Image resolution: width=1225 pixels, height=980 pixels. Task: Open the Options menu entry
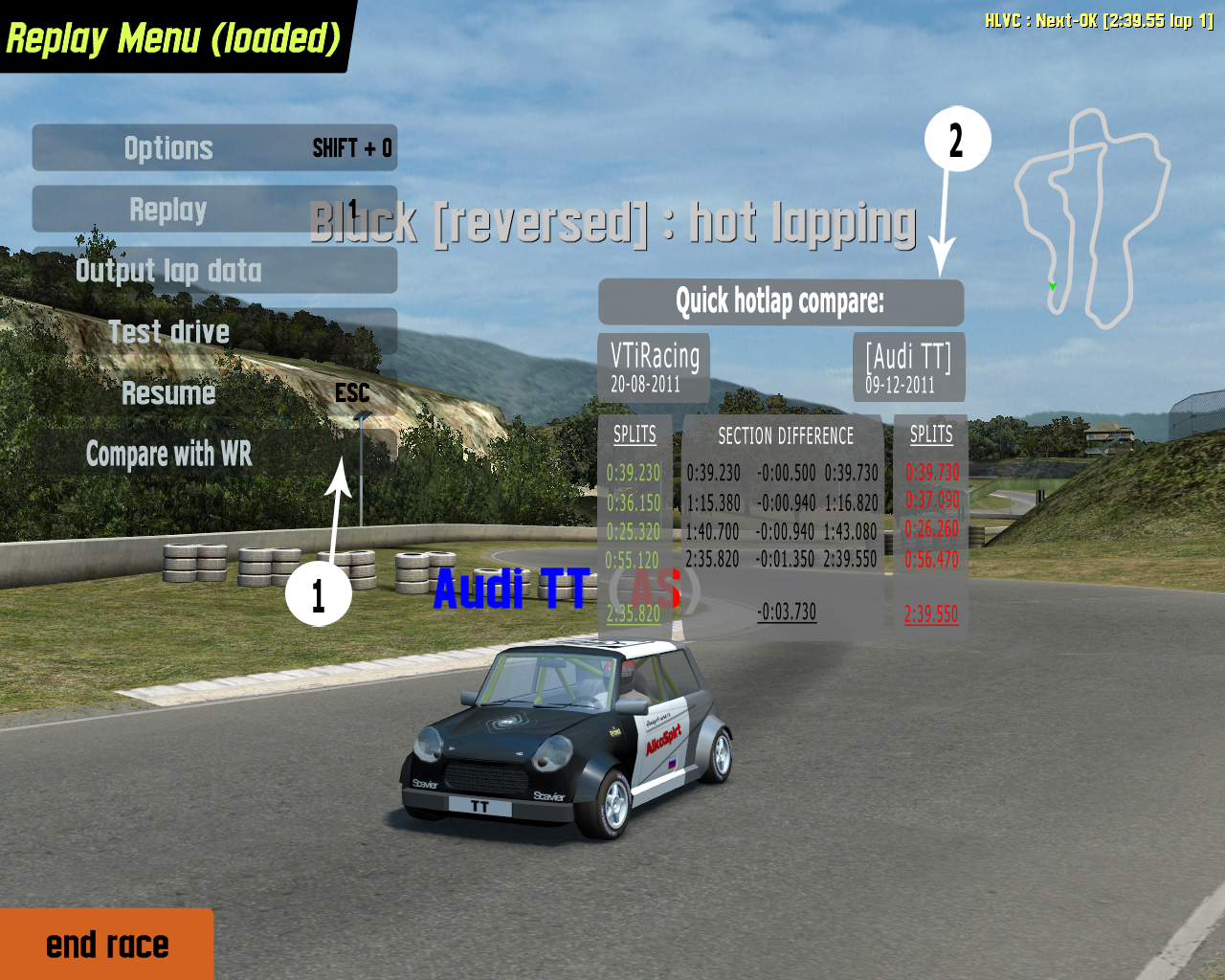click(x=214, y=148)
